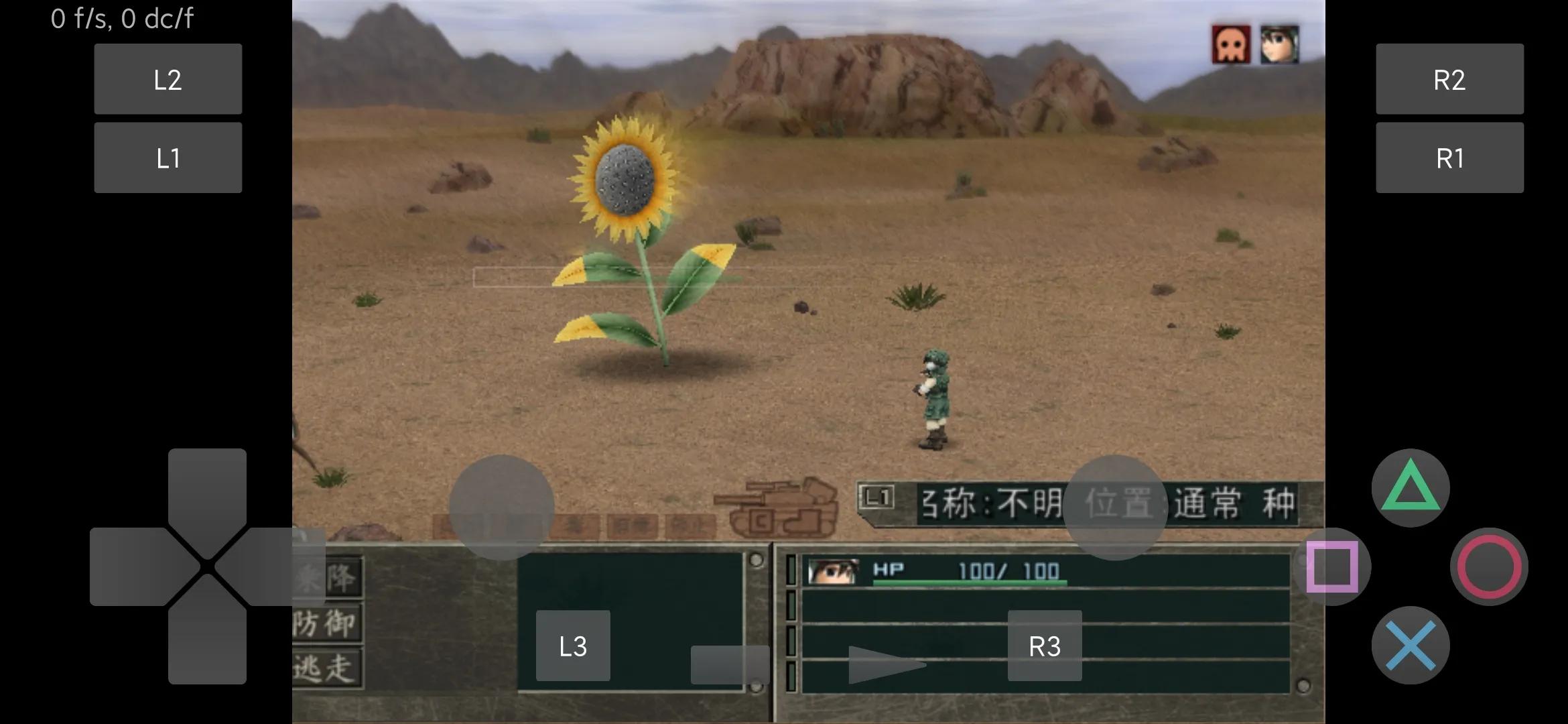Choose the 防御 defend command

[328, 623]
